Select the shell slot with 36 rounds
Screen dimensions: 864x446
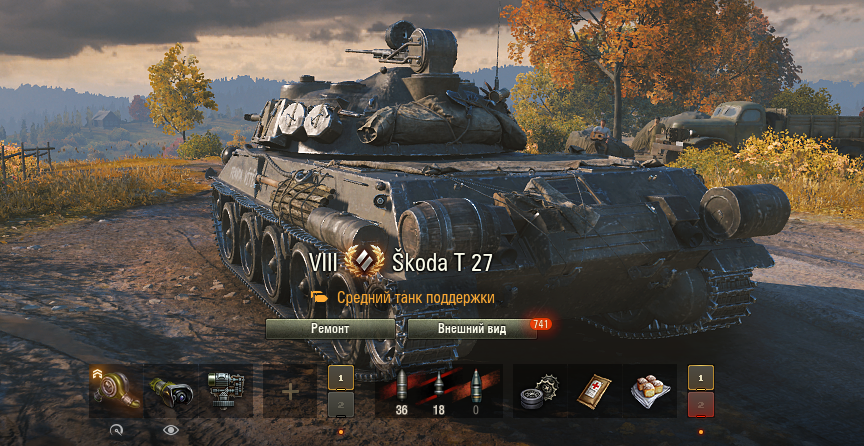[x=403, y=391]
